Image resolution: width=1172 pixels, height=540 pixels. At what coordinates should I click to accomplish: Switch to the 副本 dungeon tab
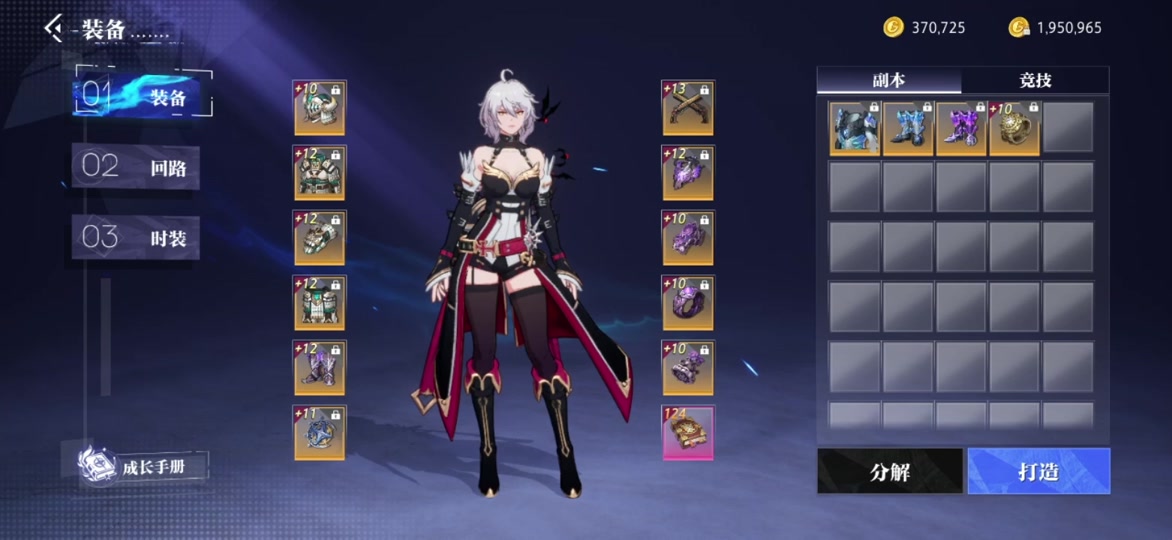click(889, 80)
